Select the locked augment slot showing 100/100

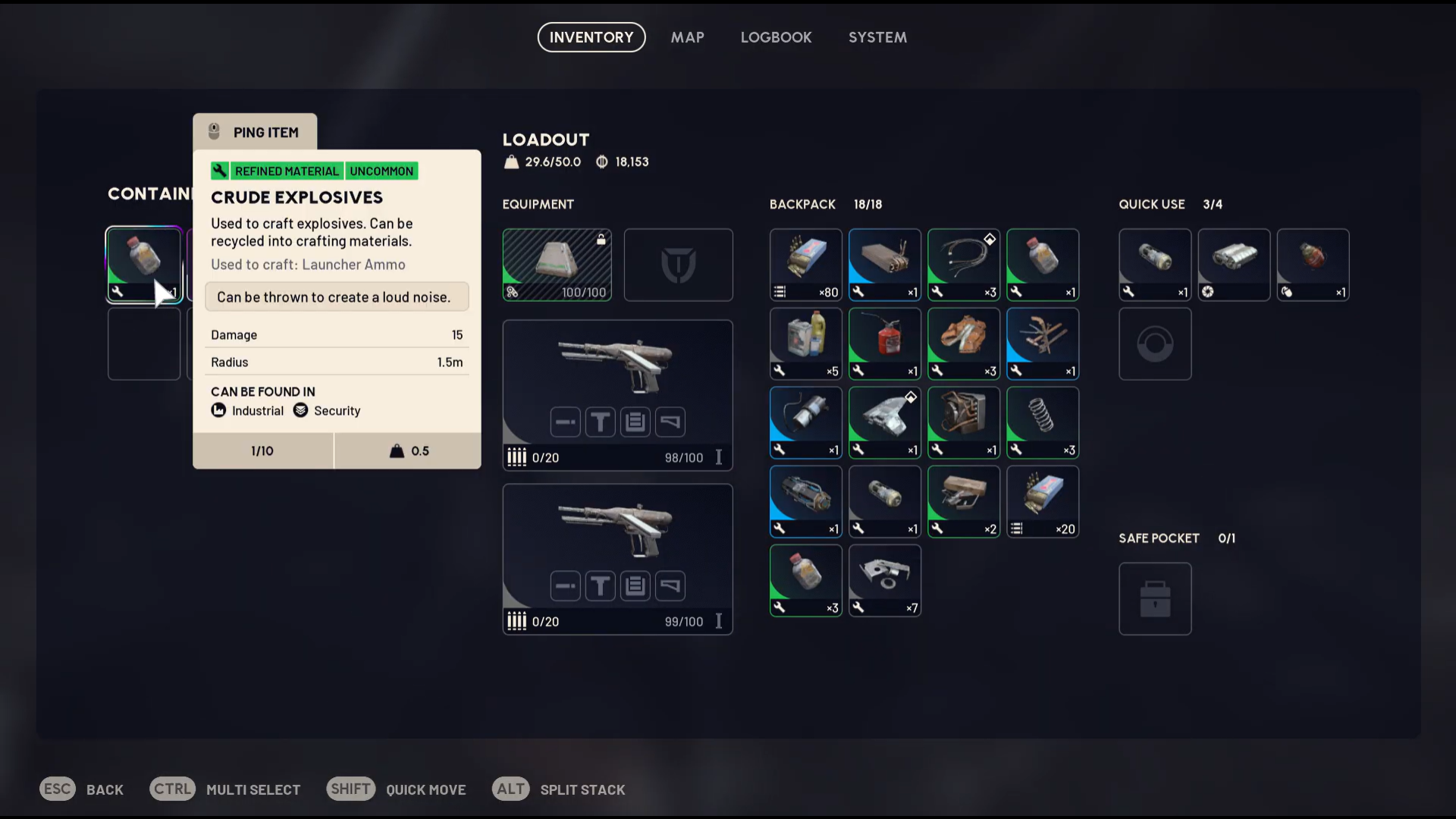point(557,265)
